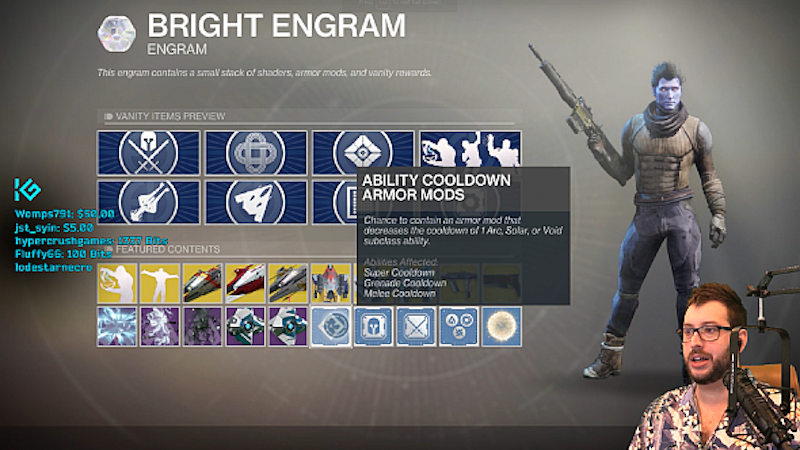Choose the Ghost shell vanity preview tile
The width and height of the screenshot is (800, 450).
(x=362, y=153)
